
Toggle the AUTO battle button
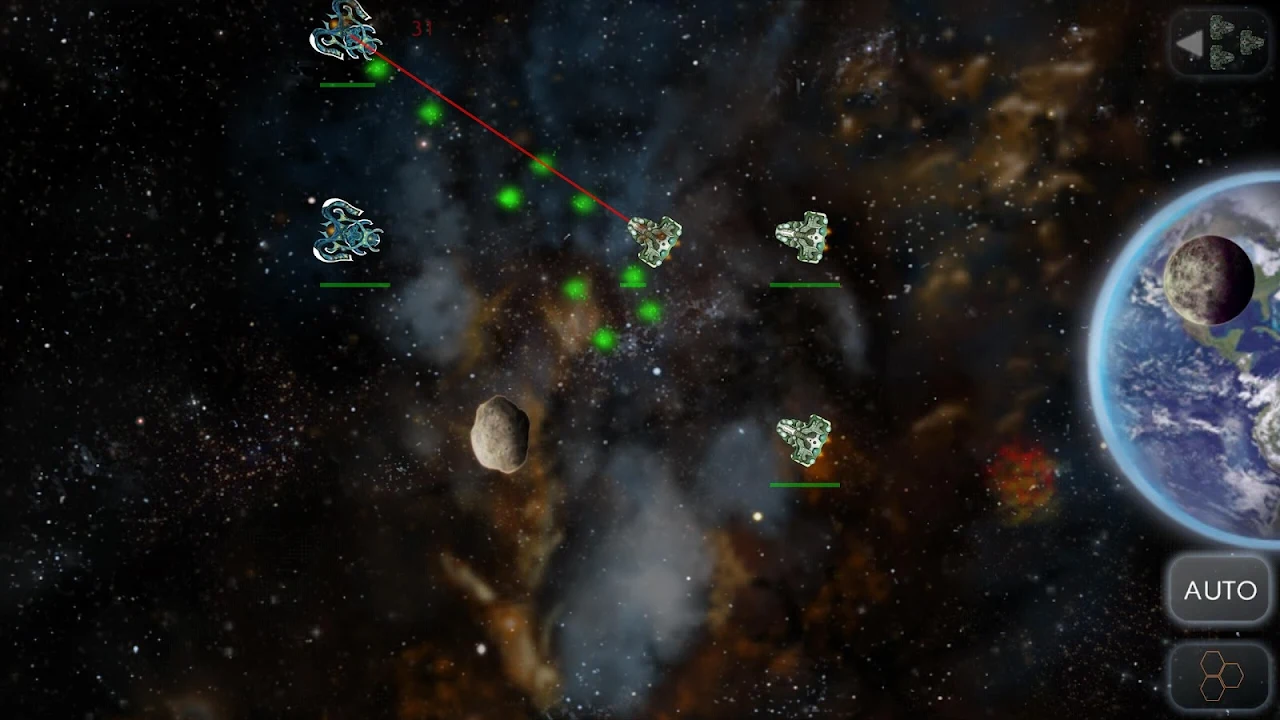coord(1220,590)
